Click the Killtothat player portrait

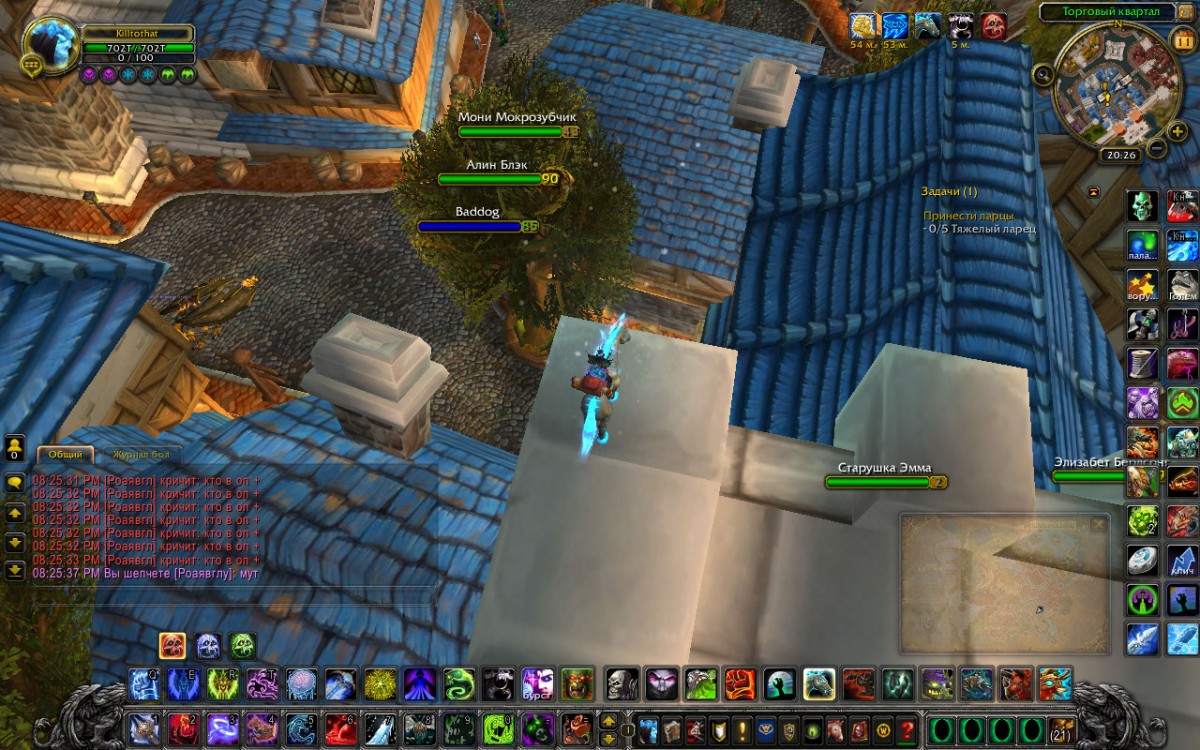click(50, 44)
